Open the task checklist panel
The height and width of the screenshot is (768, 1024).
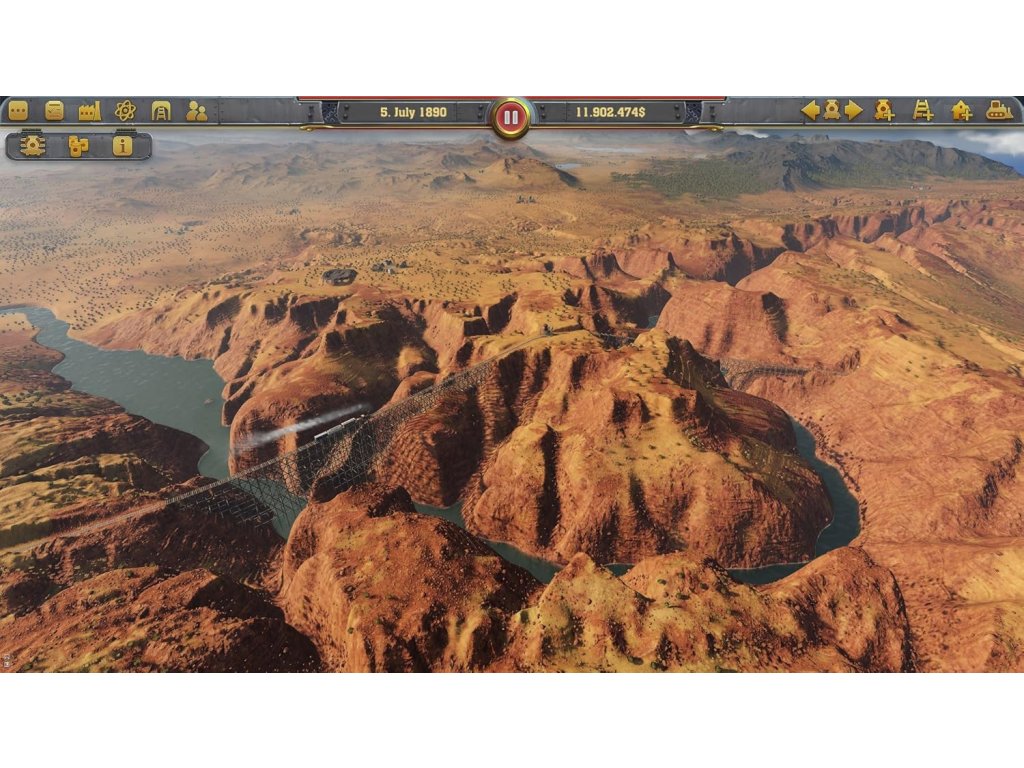tap(54, 111)
